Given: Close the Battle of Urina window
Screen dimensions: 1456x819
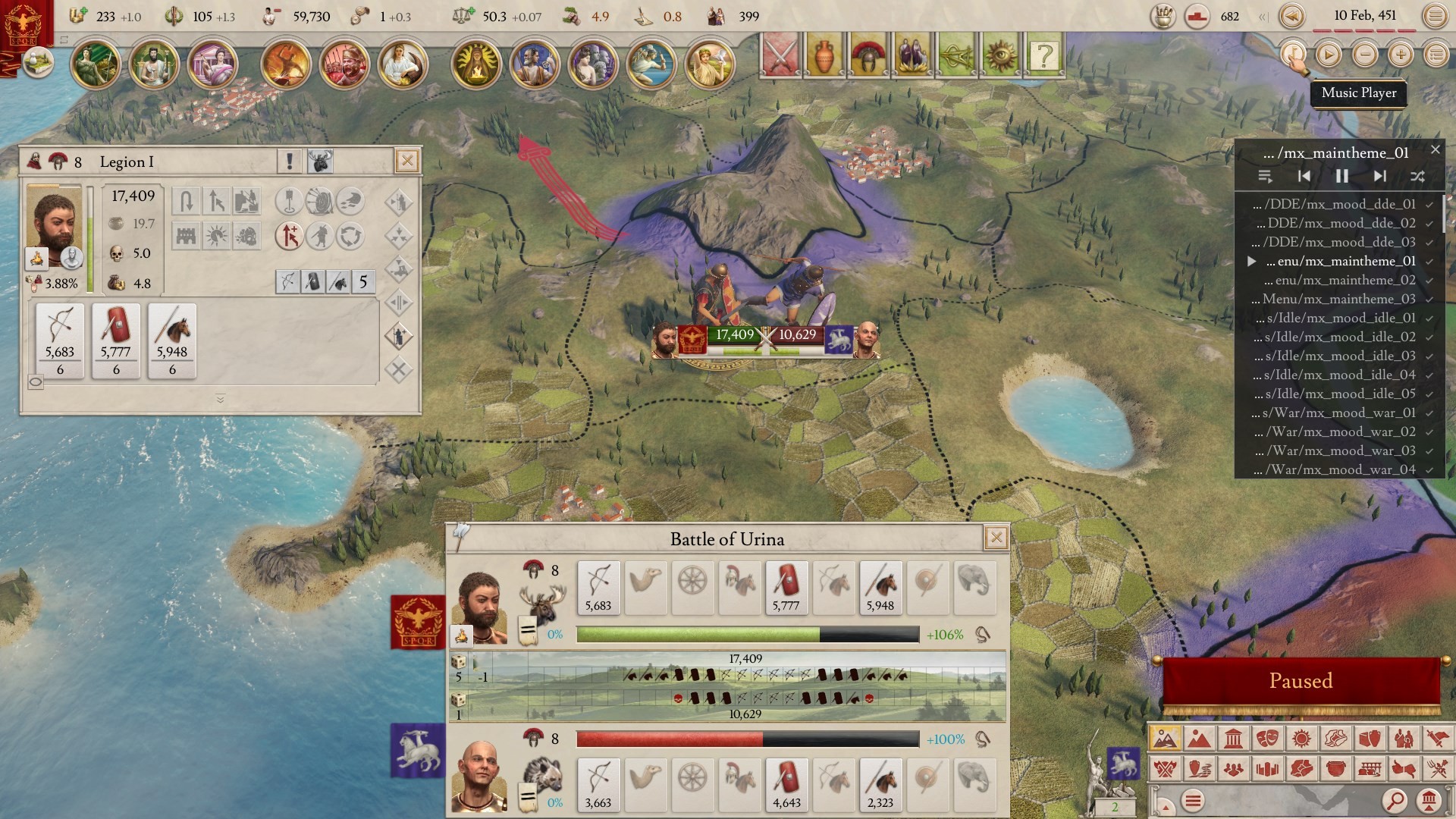Looking at the screenshot, I should (996, 538).
